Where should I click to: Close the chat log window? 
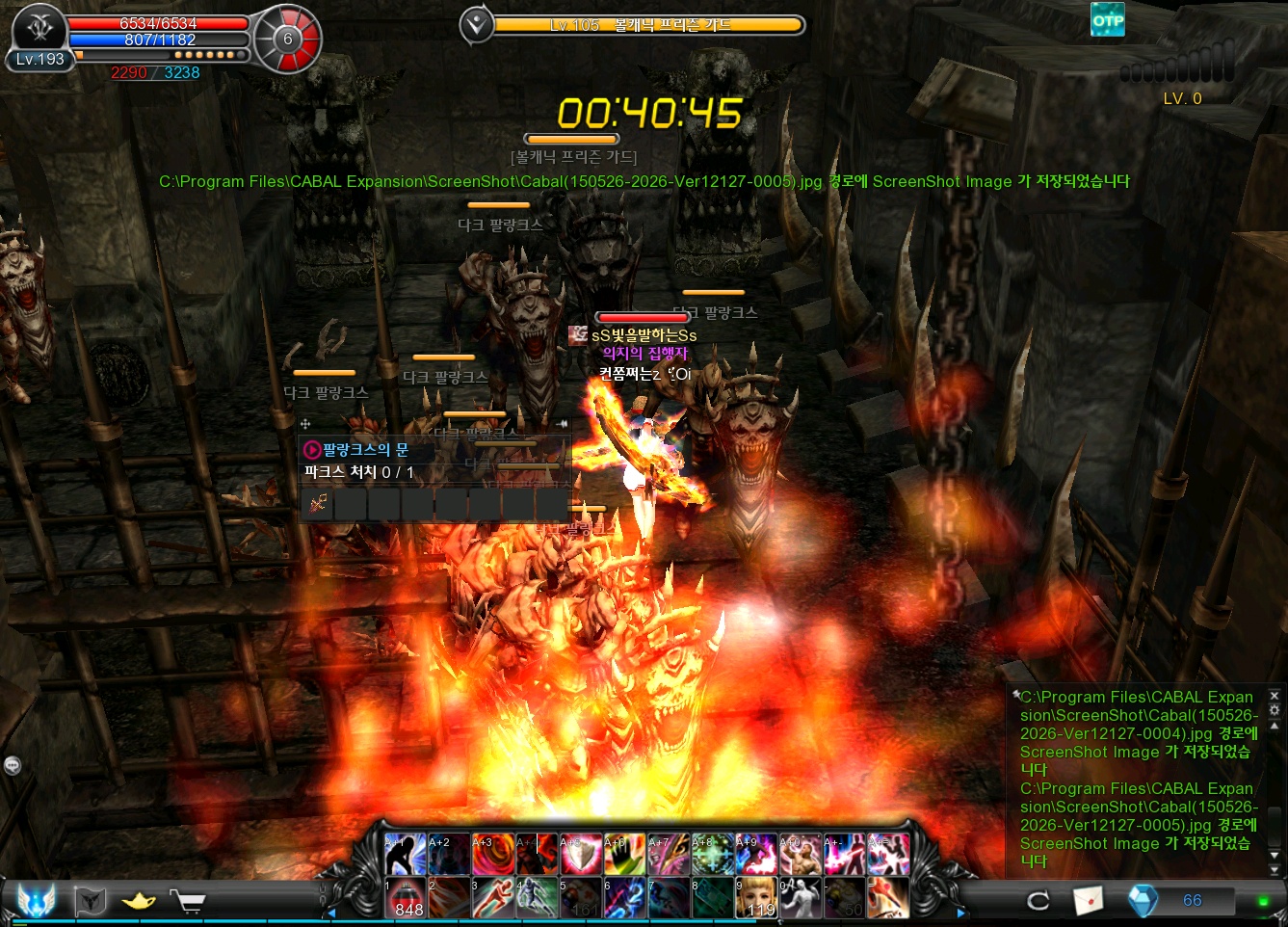[1275, 695]
